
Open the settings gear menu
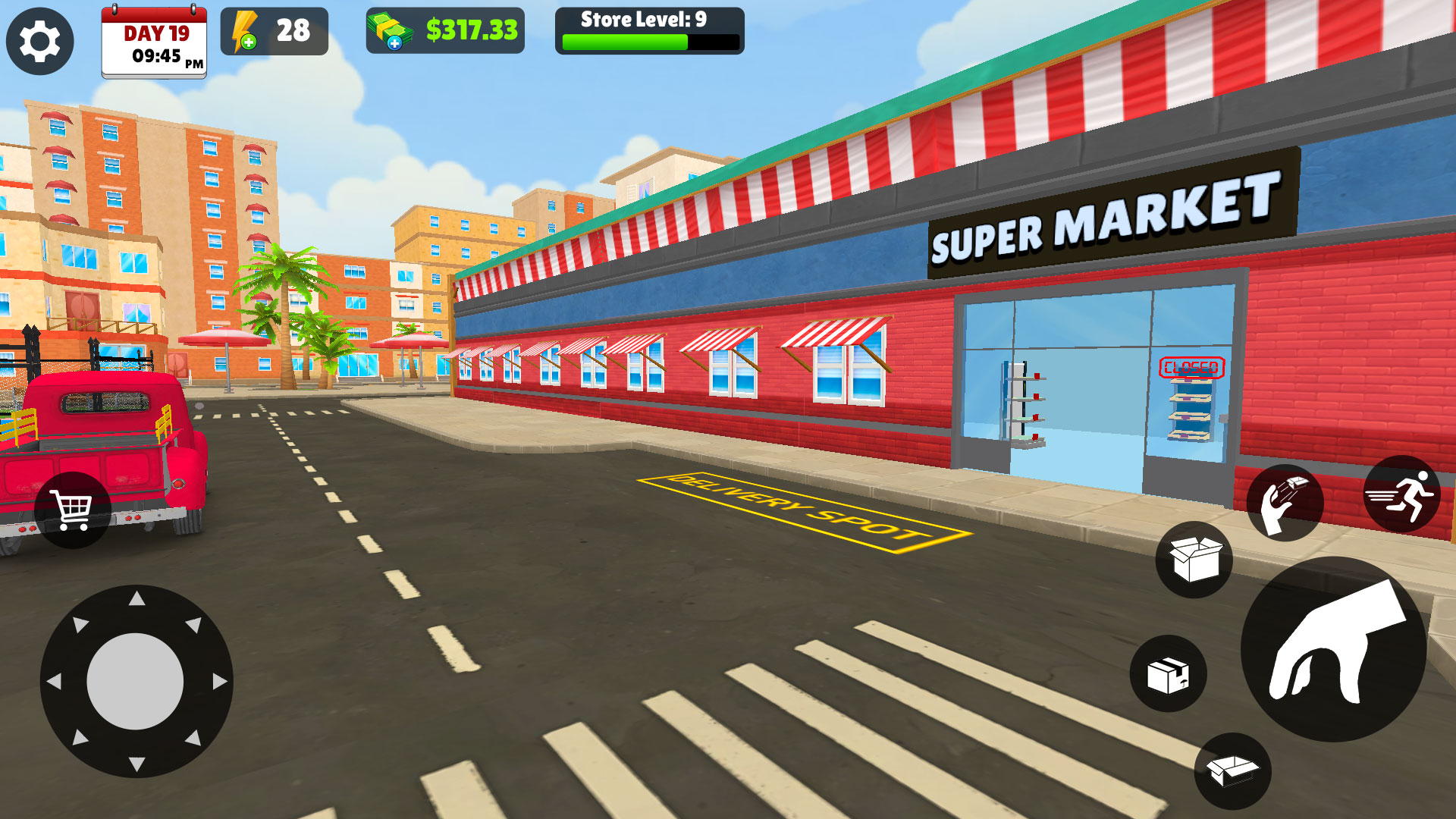point(42,42)
